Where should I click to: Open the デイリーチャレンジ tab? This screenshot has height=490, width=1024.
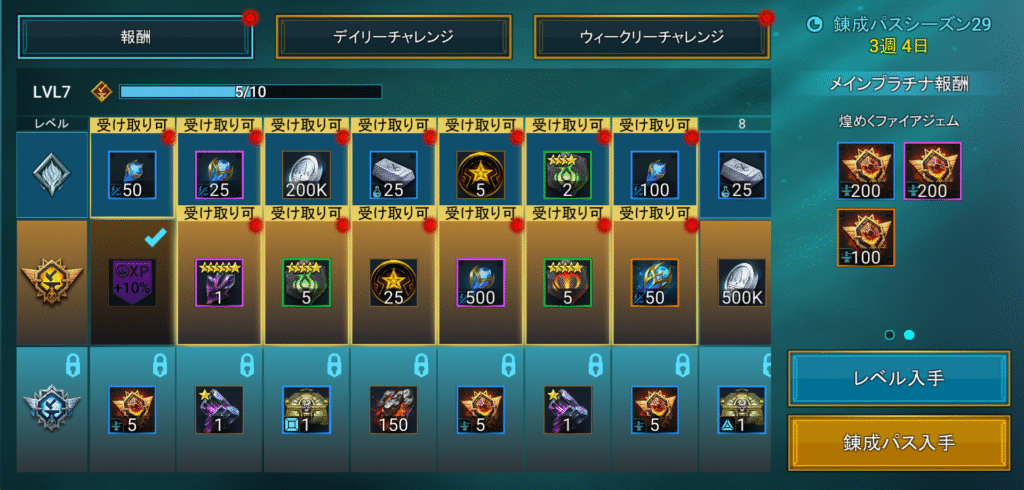[393, 37]
